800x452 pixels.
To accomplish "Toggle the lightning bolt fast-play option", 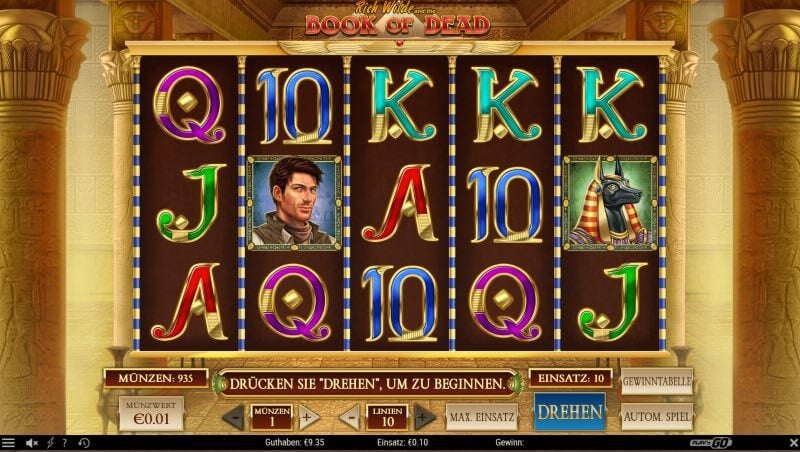I will point(50,442).
